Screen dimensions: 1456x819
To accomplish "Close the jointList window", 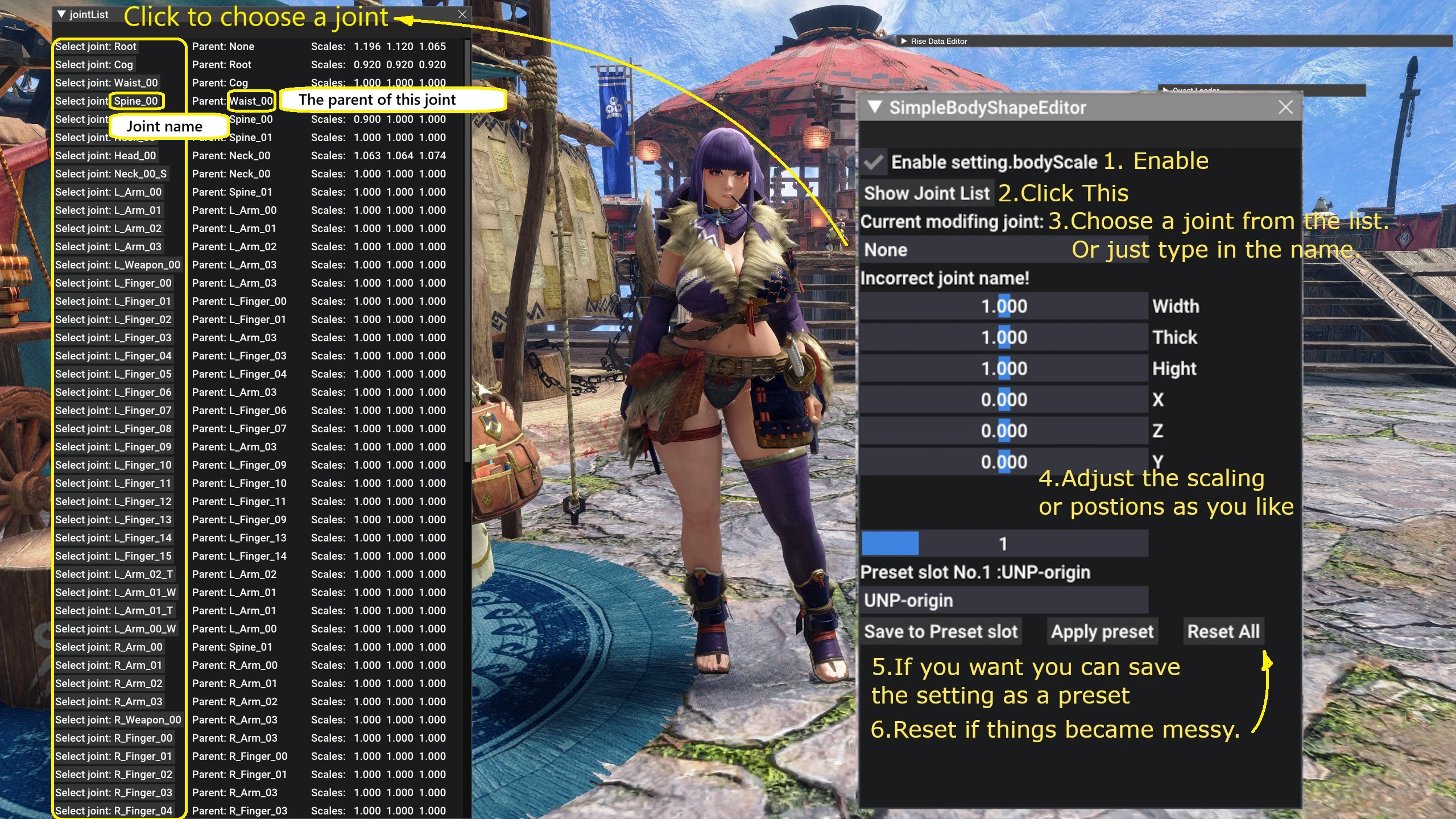I will point(462,15).
